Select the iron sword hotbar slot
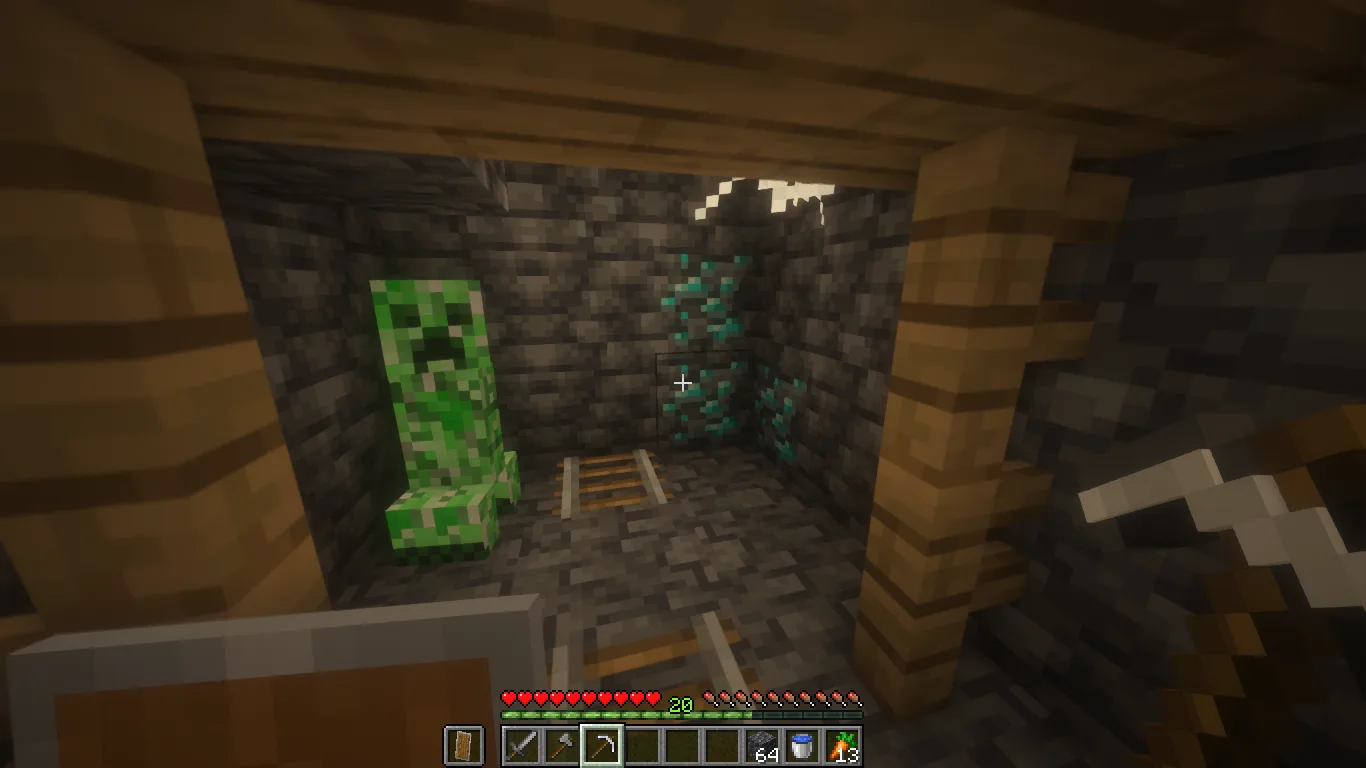 pos(521,746)
